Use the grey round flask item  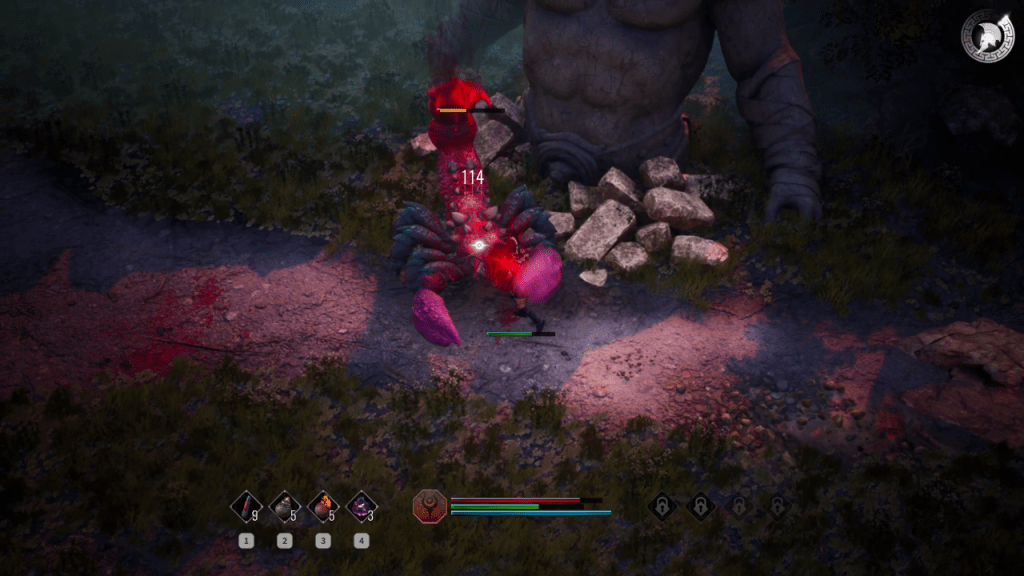284,507
